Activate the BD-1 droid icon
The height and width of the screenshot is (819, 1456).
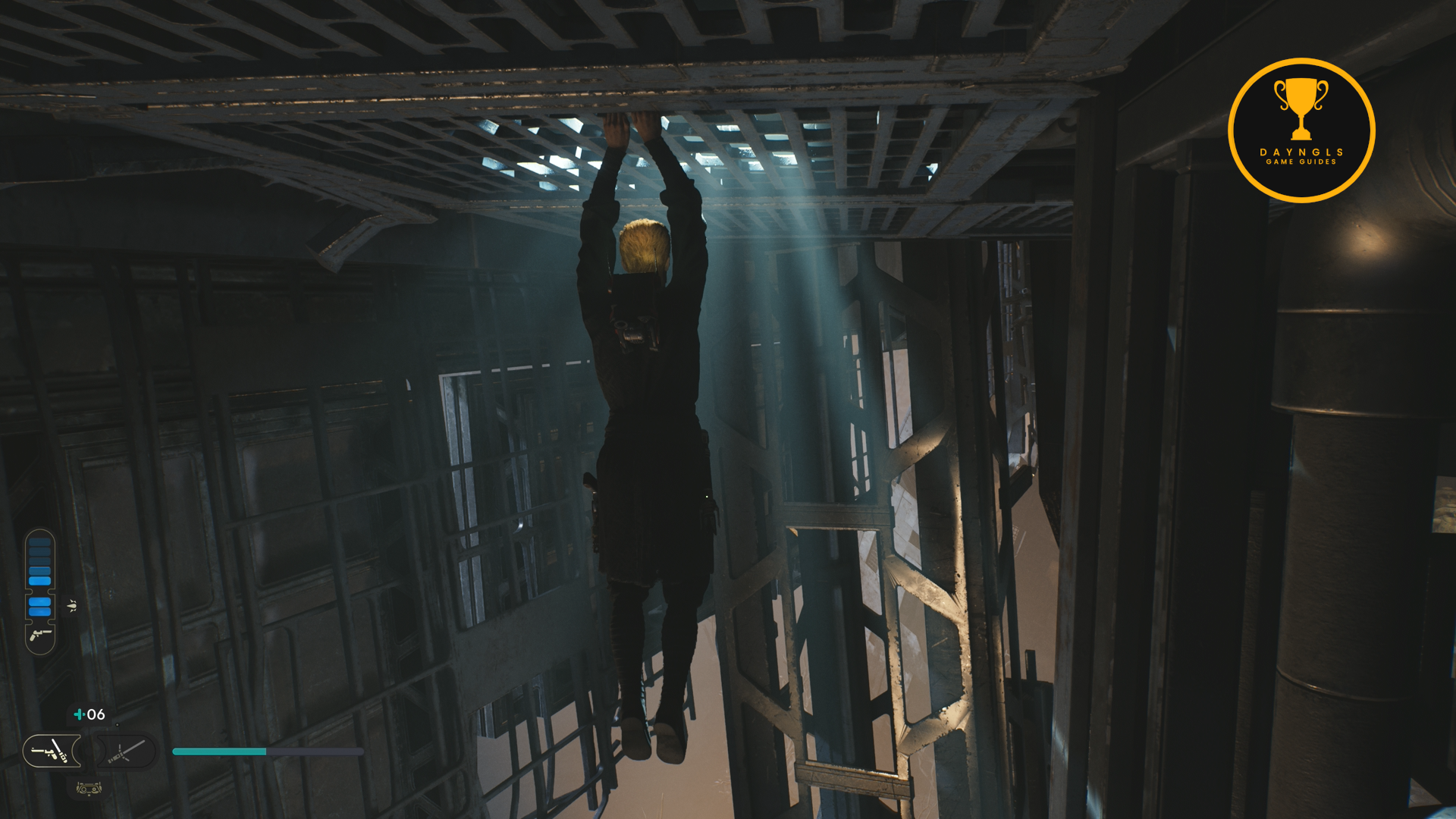coord(89,789)
